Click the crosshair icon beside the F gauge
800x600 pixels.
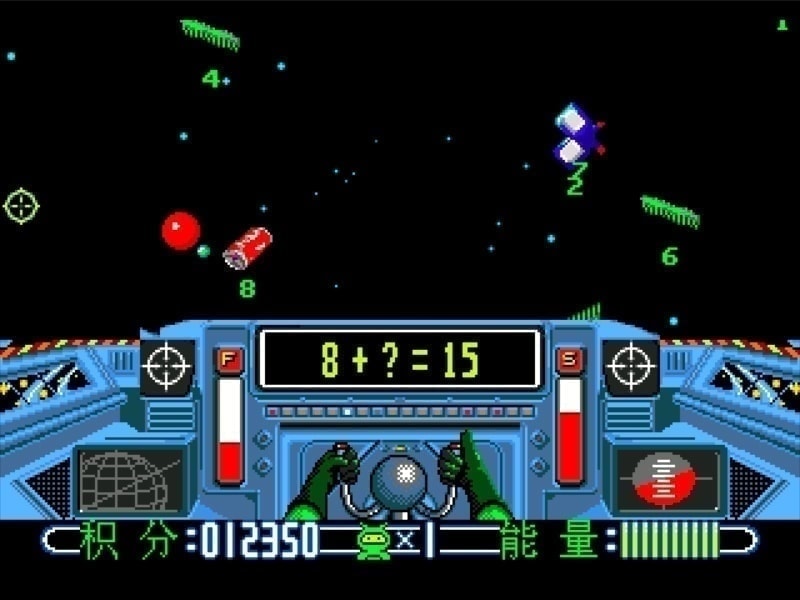click(x=167, y=367)
